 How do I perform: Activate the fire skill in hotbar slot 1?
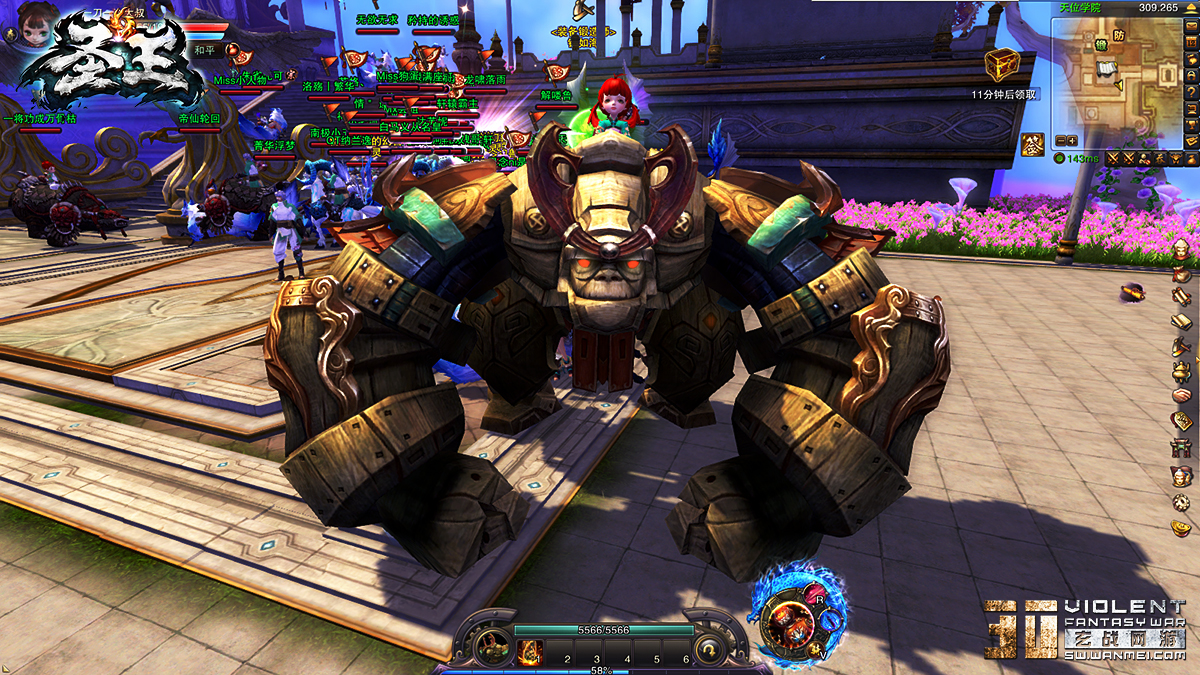(x=530, y=653)
